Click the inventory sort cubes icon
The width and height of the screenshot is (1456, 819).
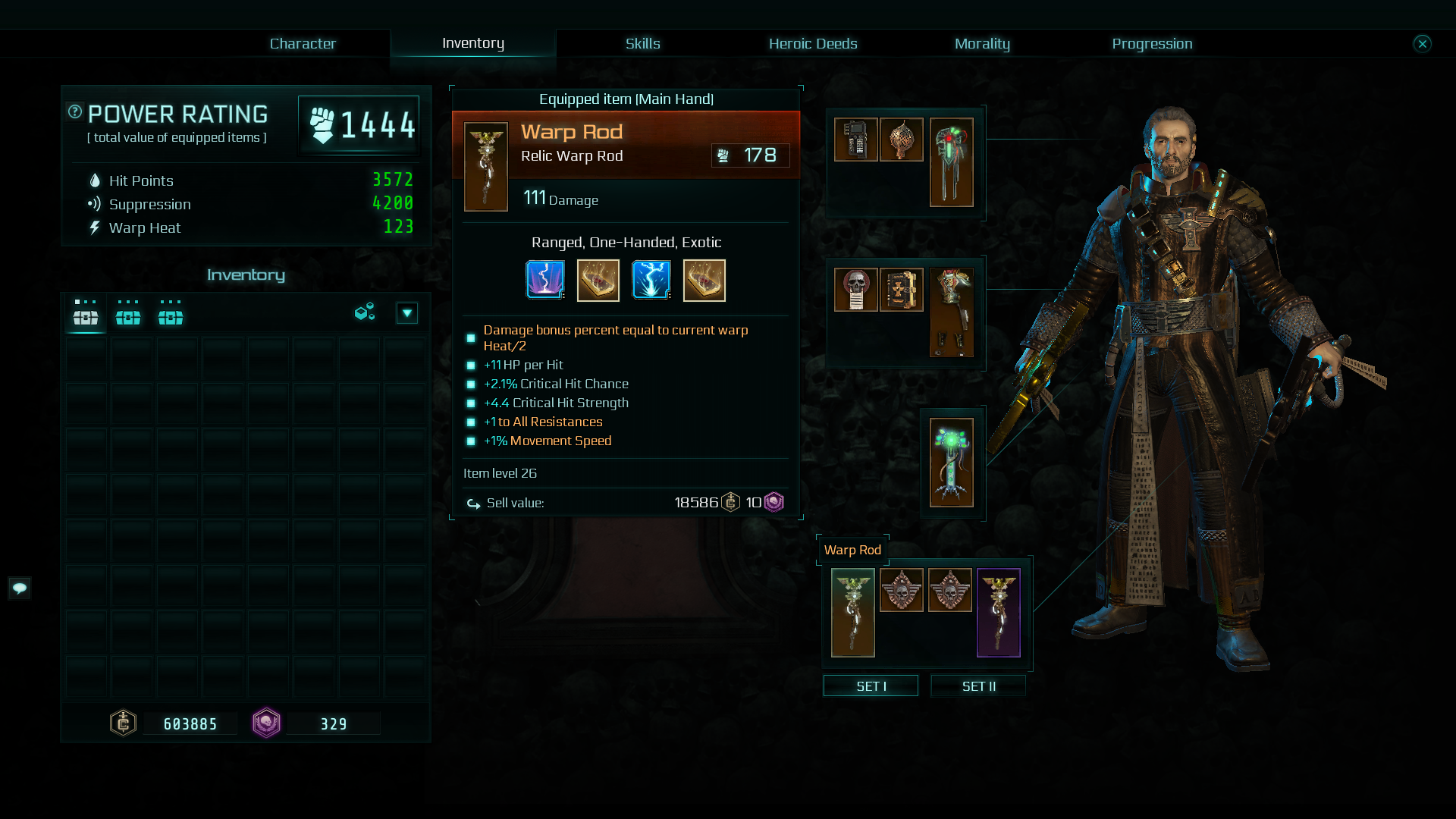365,312
